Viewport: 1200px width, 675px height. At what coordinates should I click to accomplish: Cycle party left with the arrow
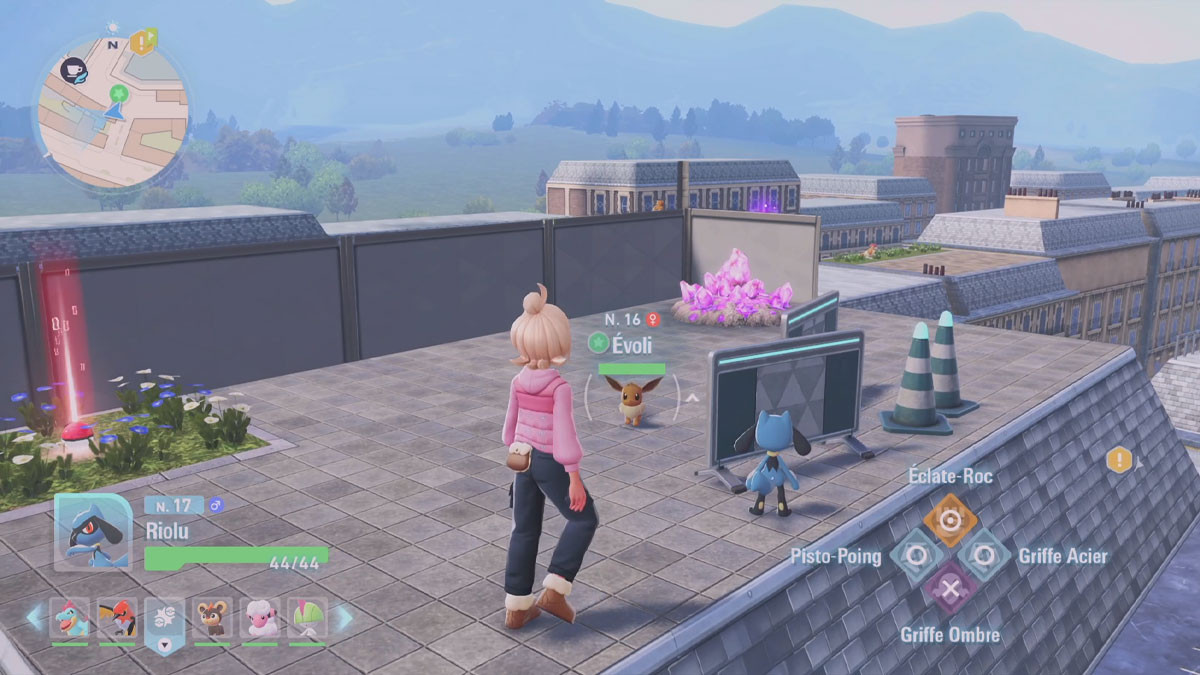click(35, 619)
